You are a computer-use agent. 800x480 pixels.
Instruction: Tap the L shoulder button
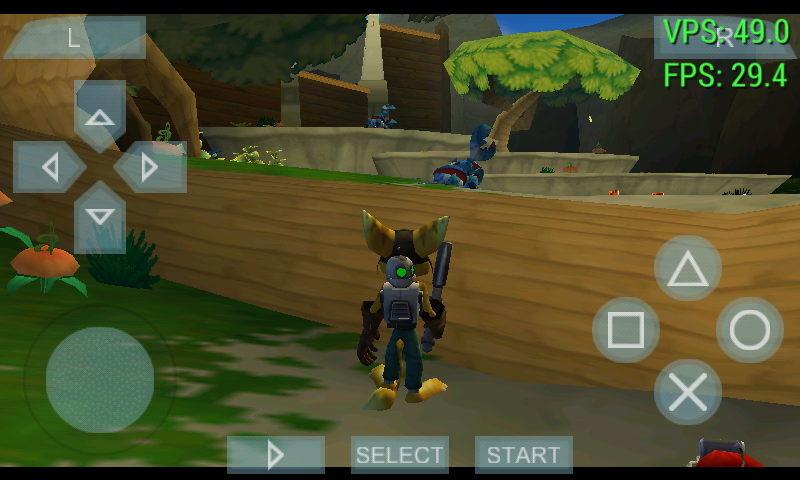pyautogui.click(x=74, y=38)
